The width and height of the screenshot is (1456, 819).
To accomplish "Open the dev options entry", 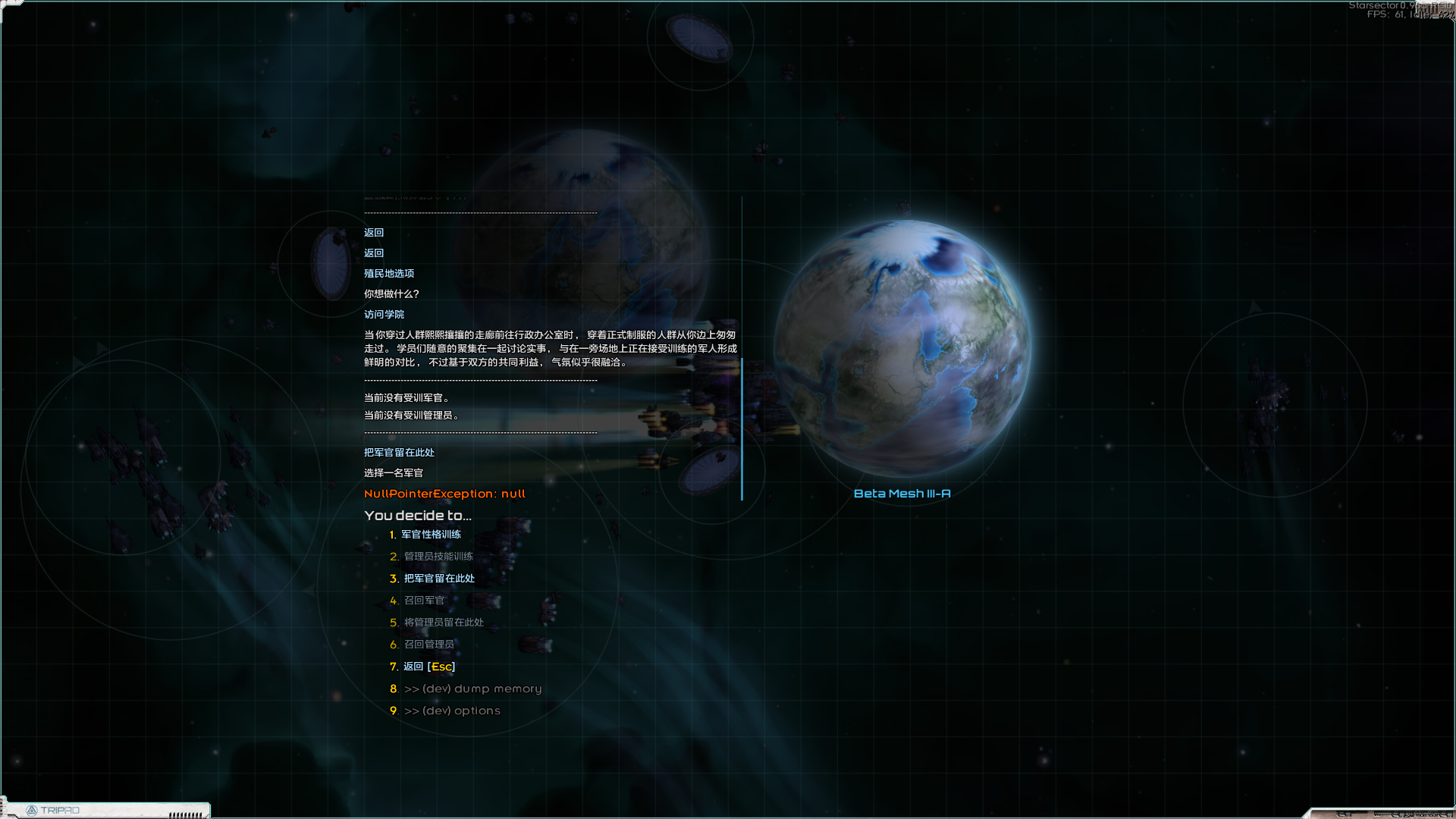I will [453, 711].
